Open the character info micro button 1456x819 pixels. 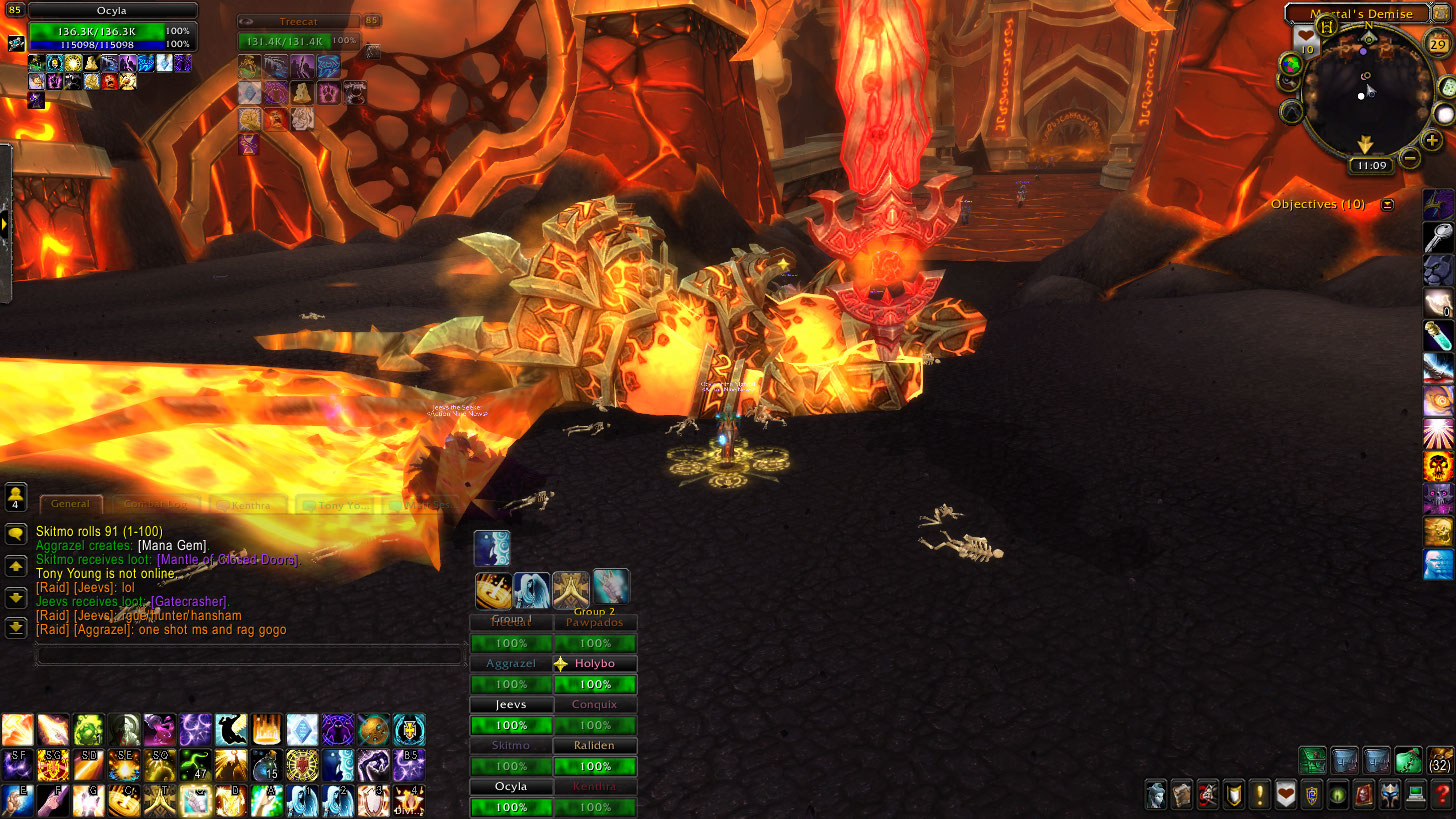coord(1156,795)
